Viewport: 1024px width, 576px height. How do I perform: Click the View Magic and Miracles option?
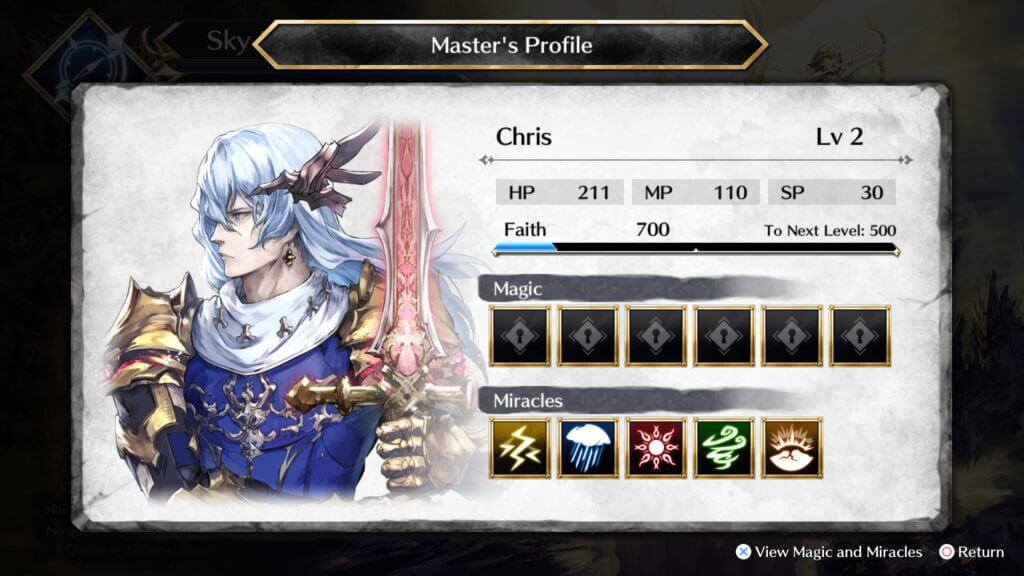[829, 552]
